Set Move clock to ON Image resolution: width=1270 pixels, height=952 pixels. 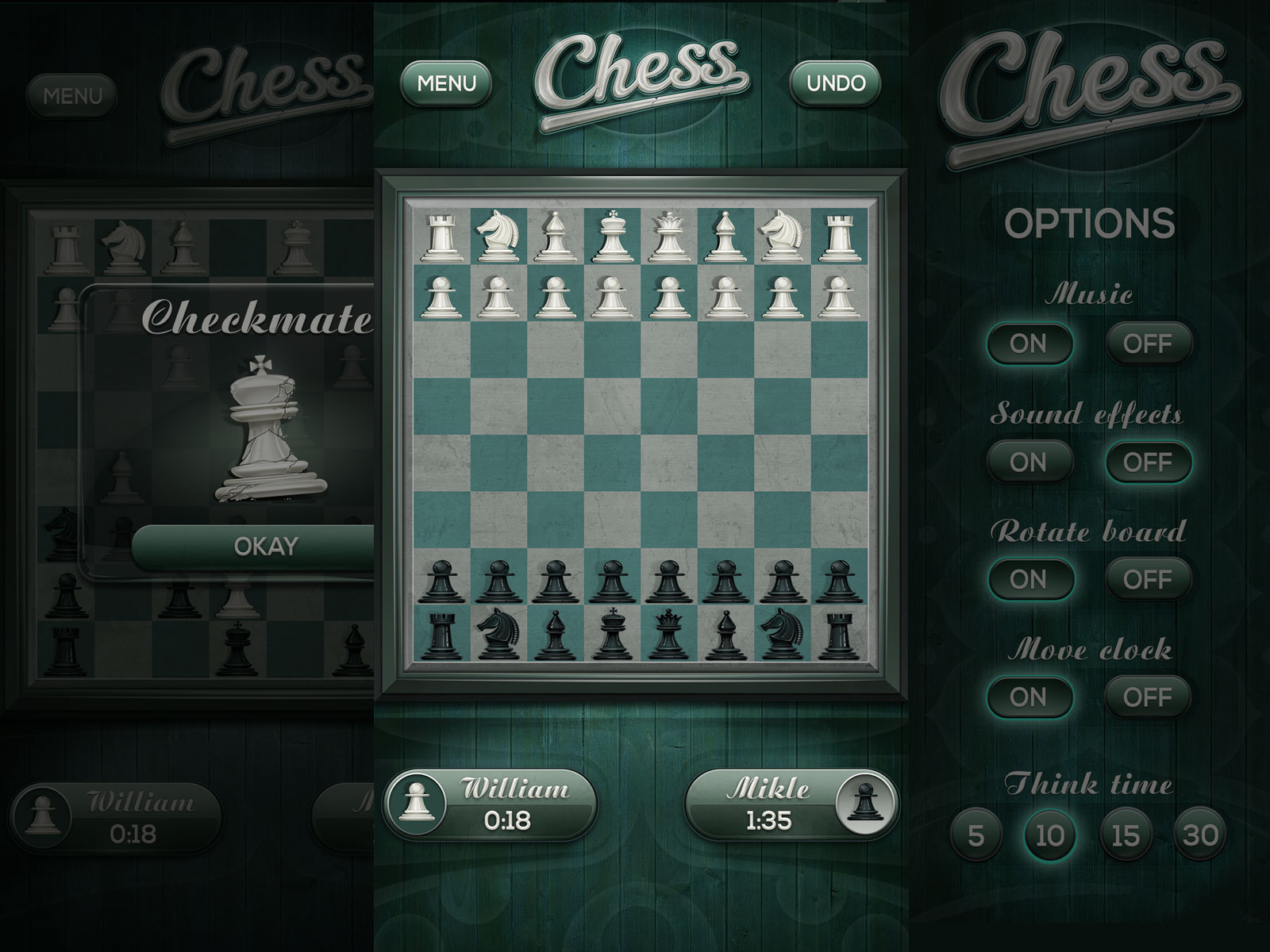pos(1028,697)
